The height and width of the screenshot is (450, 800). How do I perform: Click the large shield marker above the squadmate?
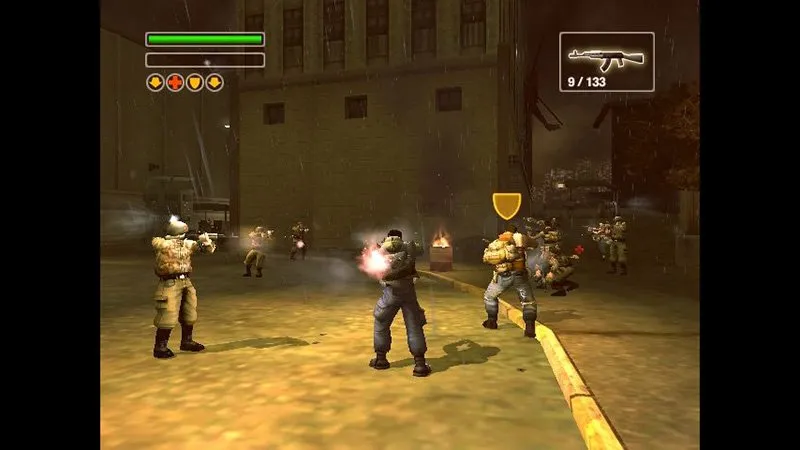tap(507, 204)
